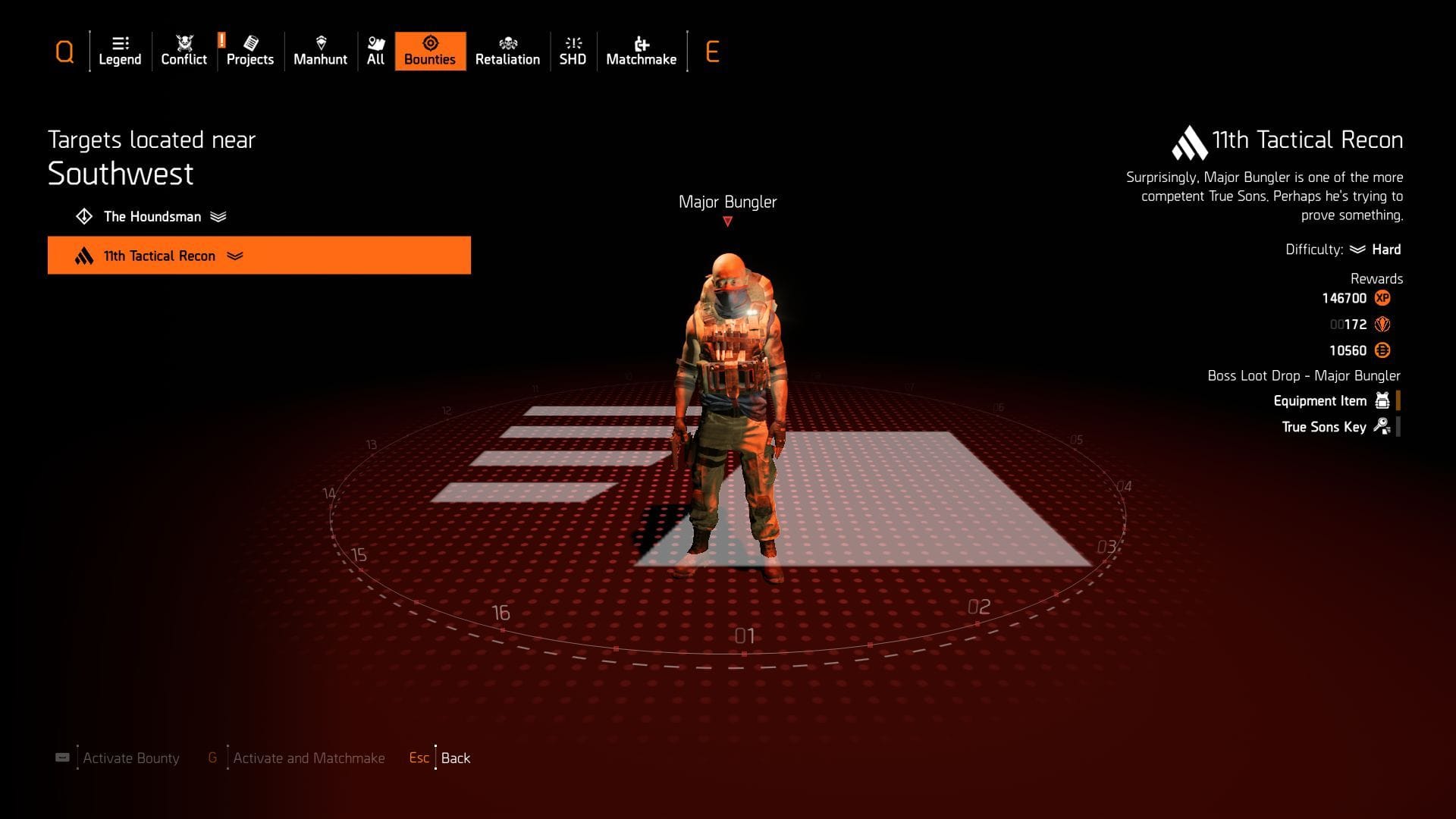Switch to the All tab
This screenshot has height=819, width=1456.
(375, 43)
